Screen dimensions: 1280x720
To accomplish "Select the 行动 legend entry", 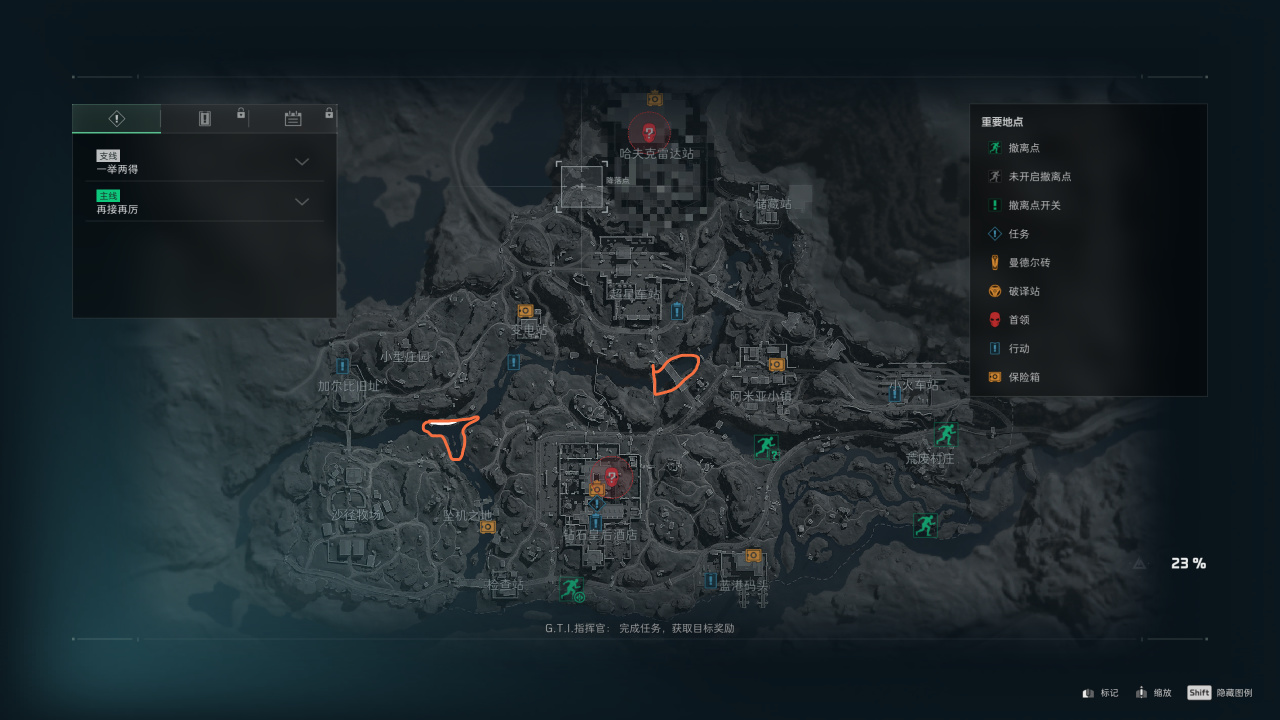I will (1018, 349).
